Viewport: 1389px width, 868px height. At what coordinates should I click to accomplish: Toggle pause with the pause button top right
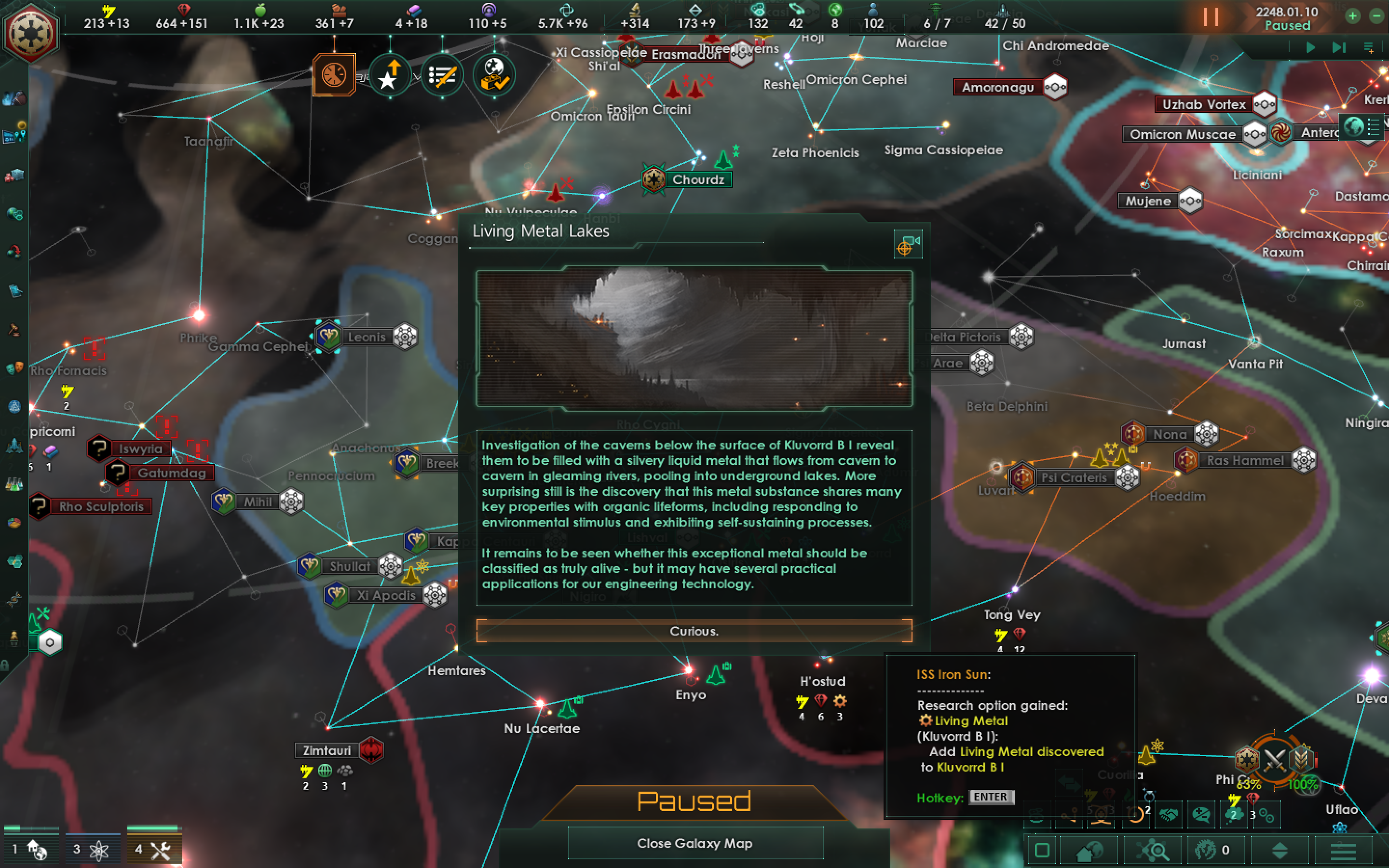click(1211, 17)
